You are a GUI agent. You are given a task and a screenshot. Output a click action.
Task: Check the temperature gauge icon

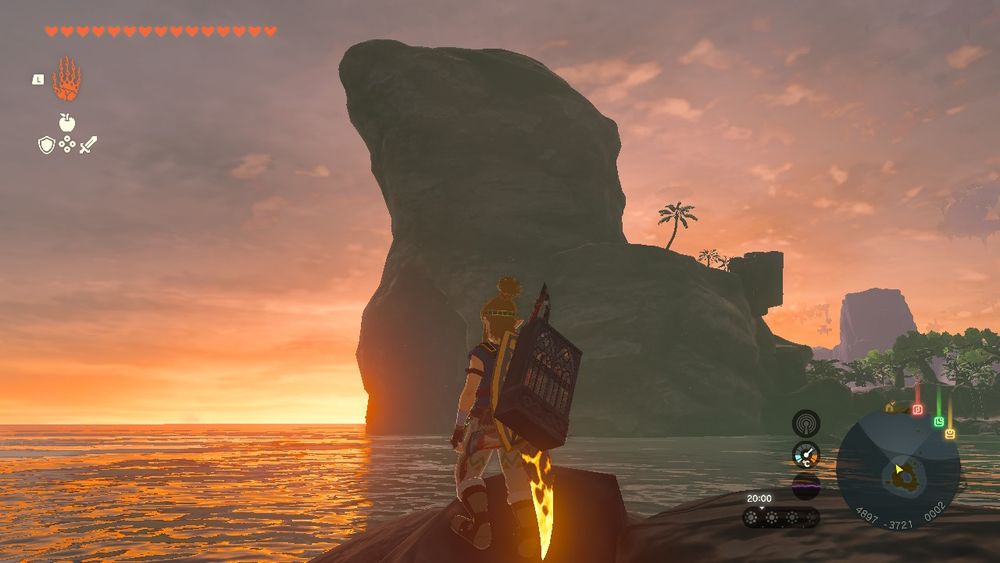tap(806, 455)
